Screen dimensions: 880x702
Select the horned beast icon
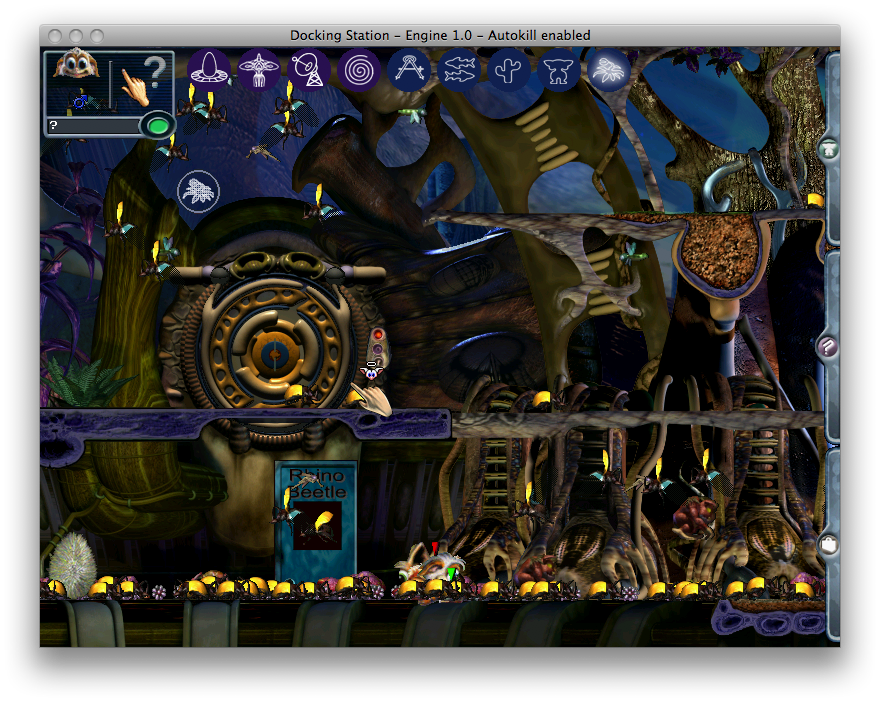point(559,70)
